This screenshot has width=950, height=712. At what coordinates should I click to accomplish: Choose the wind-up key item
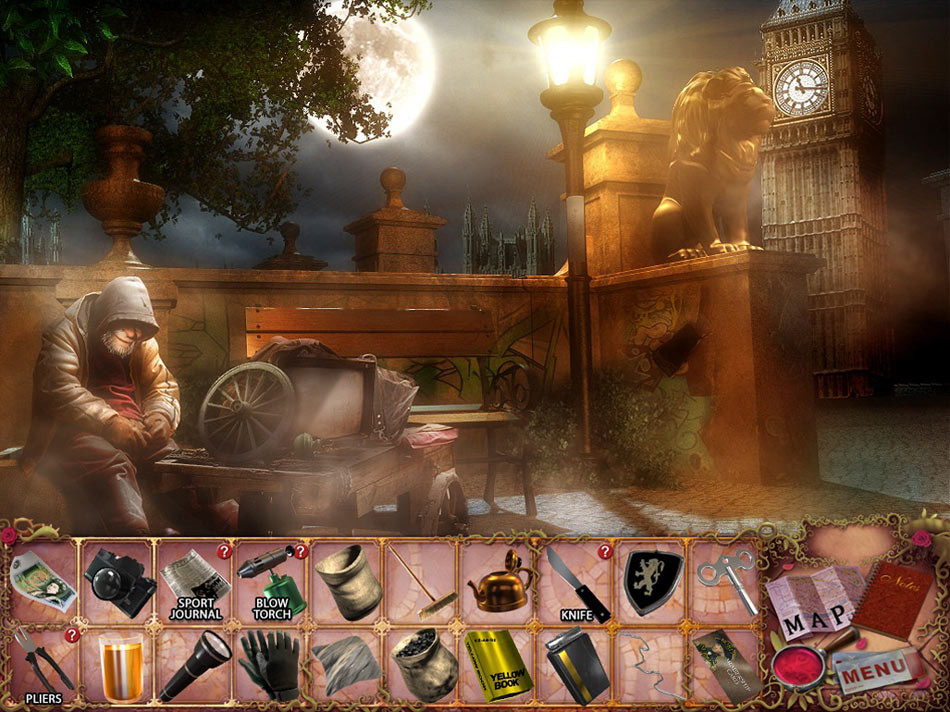727,581
